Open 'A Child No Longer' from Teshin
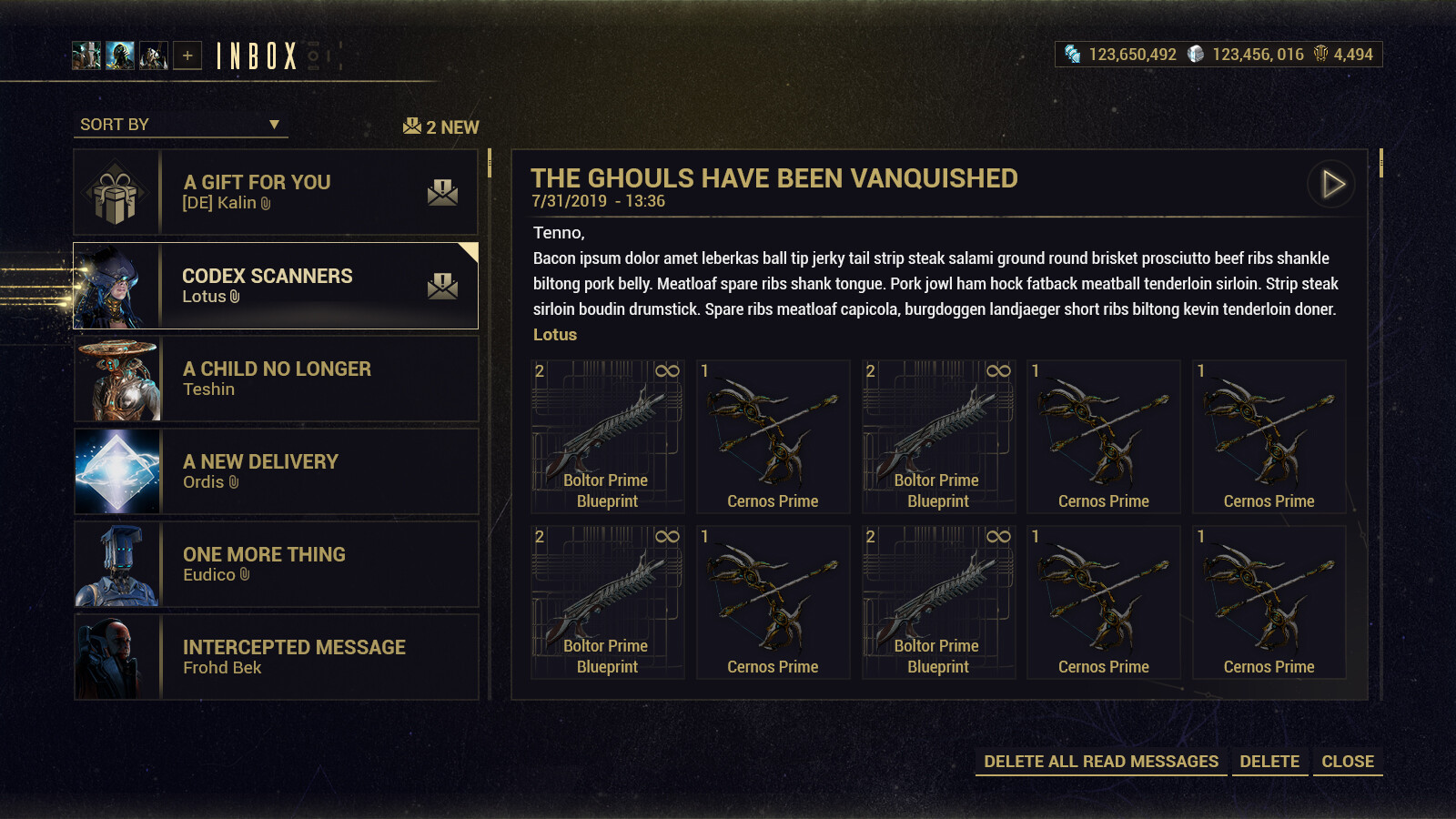 coord(276,379)
